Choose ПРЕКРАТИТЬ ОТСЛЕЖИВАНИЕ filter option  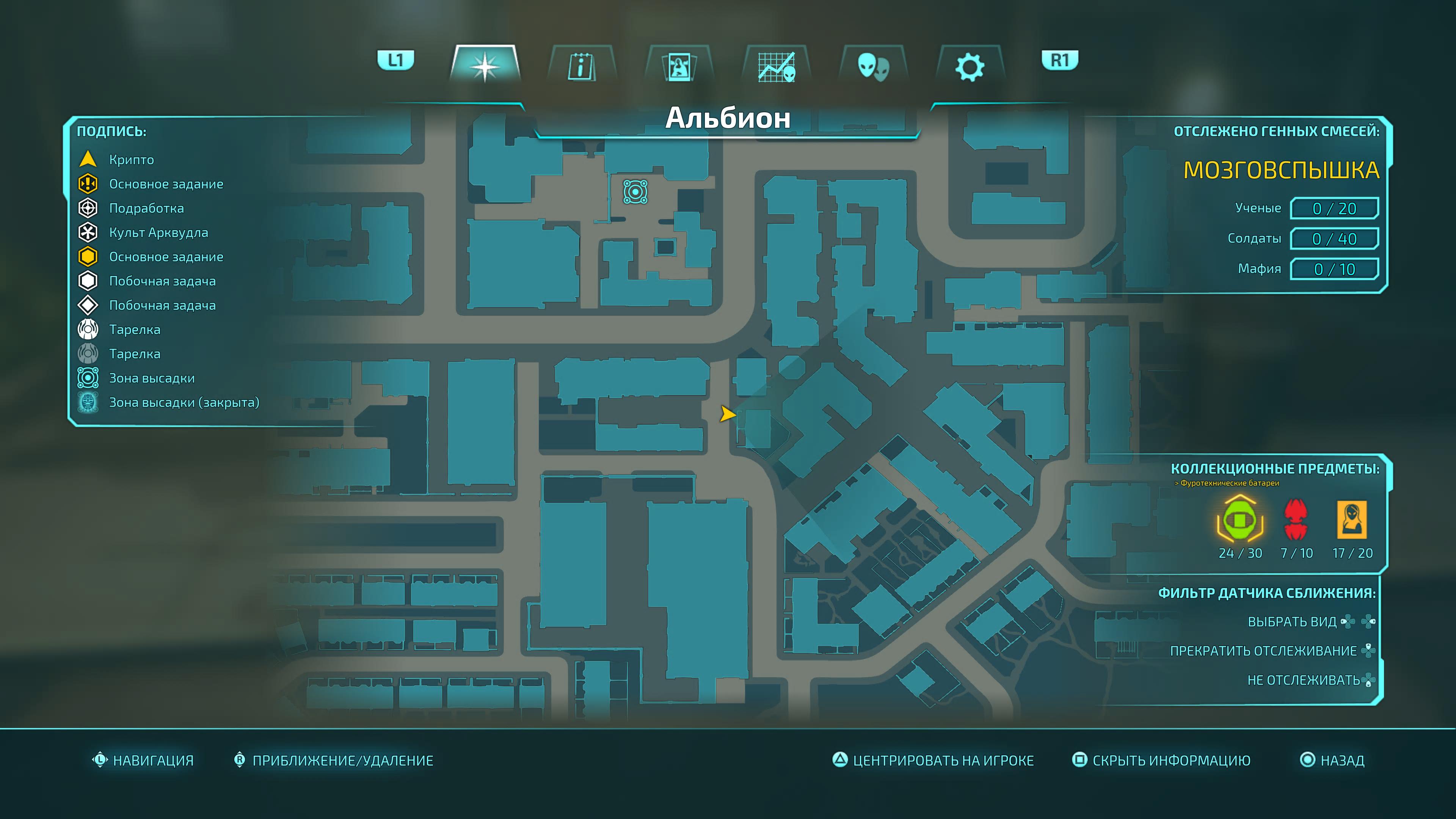(1263, 651)
